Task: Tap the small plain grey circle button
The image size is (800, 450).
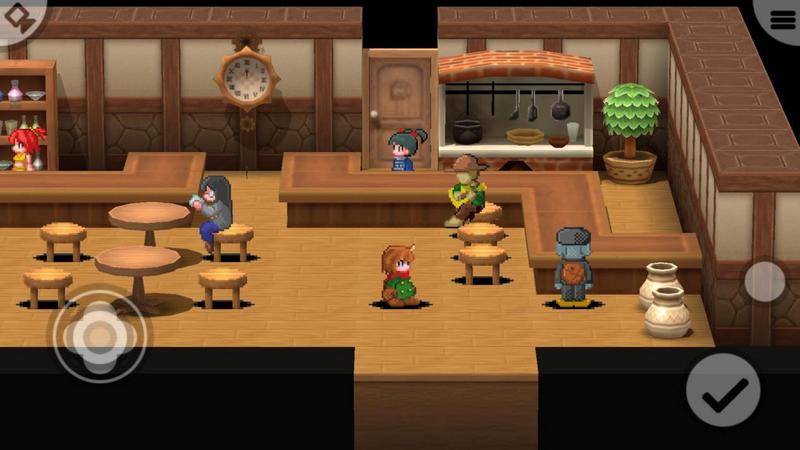Action: tap(765, 281)
